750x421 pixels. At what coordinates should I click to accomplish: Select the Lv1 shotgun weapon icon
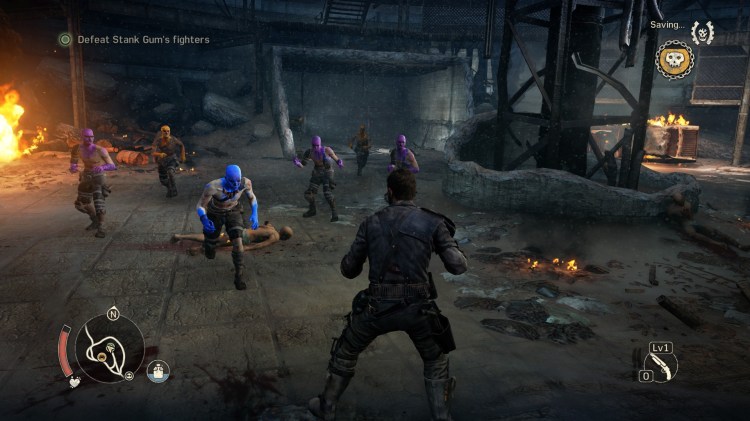point(661,364)
